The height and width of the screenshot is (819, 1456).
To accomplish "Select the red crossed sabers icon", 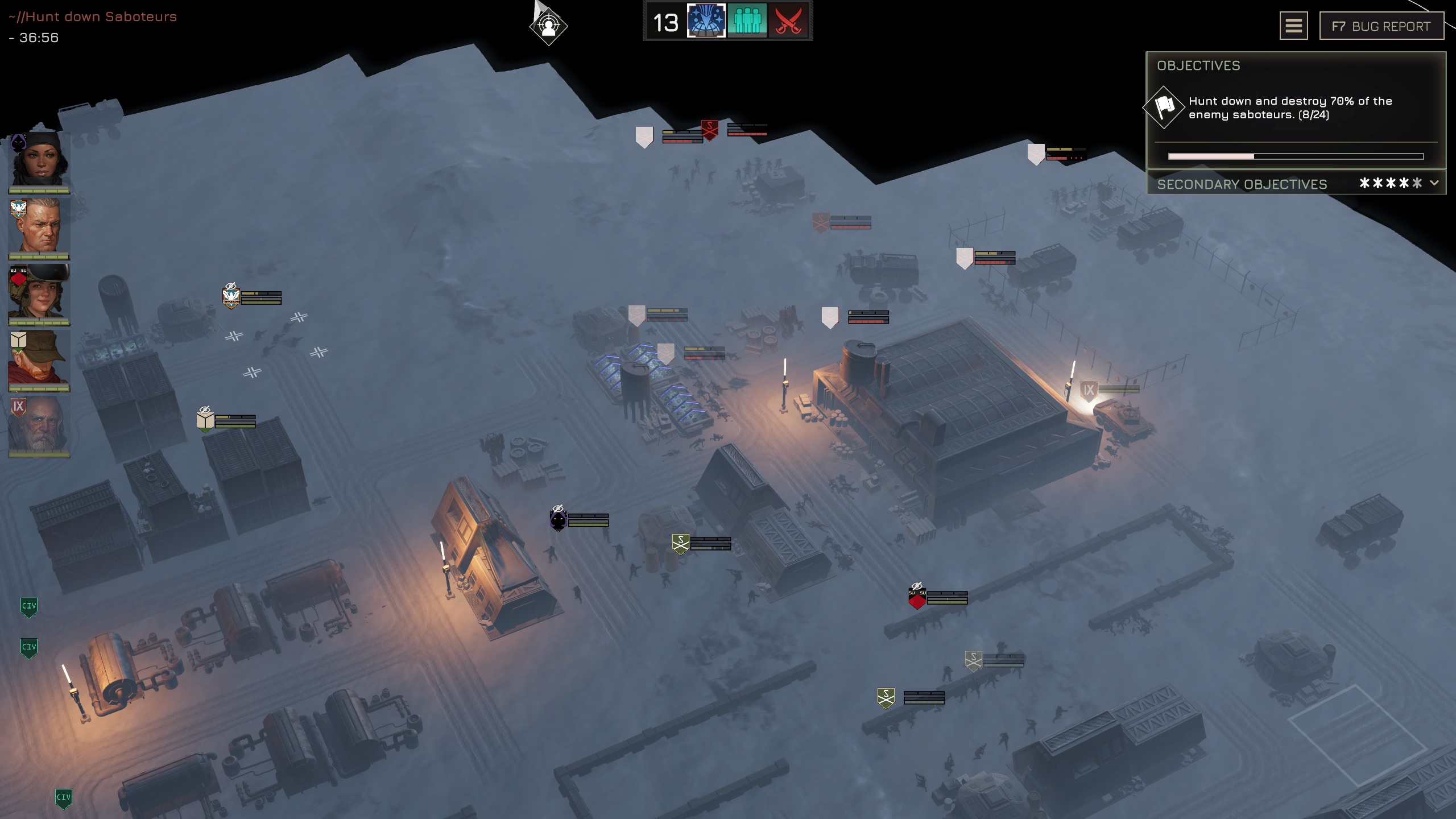I will [788, 22].
